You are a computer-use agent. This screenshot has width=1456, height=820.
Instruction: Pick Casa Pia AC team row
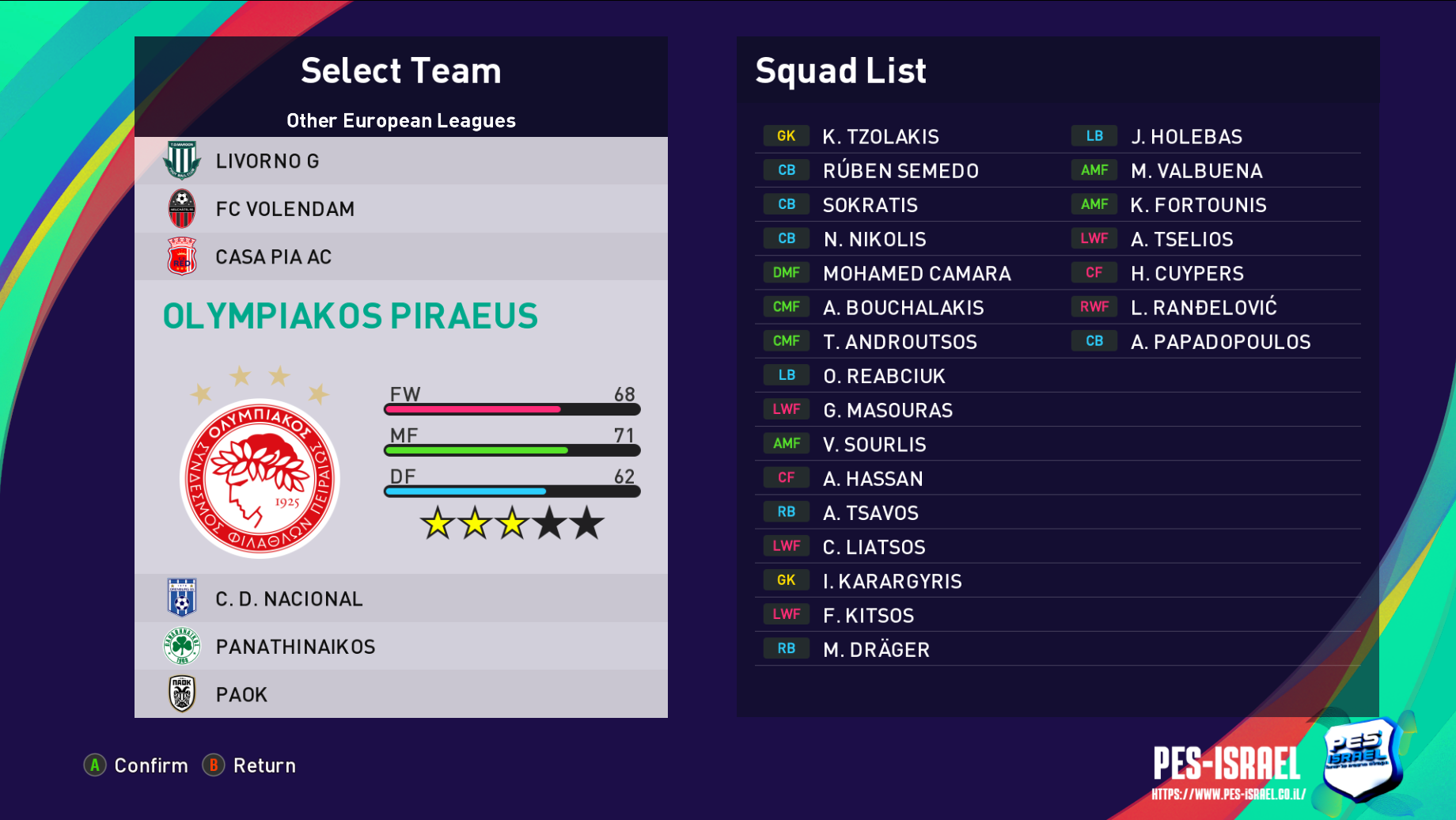pos(400,257)
